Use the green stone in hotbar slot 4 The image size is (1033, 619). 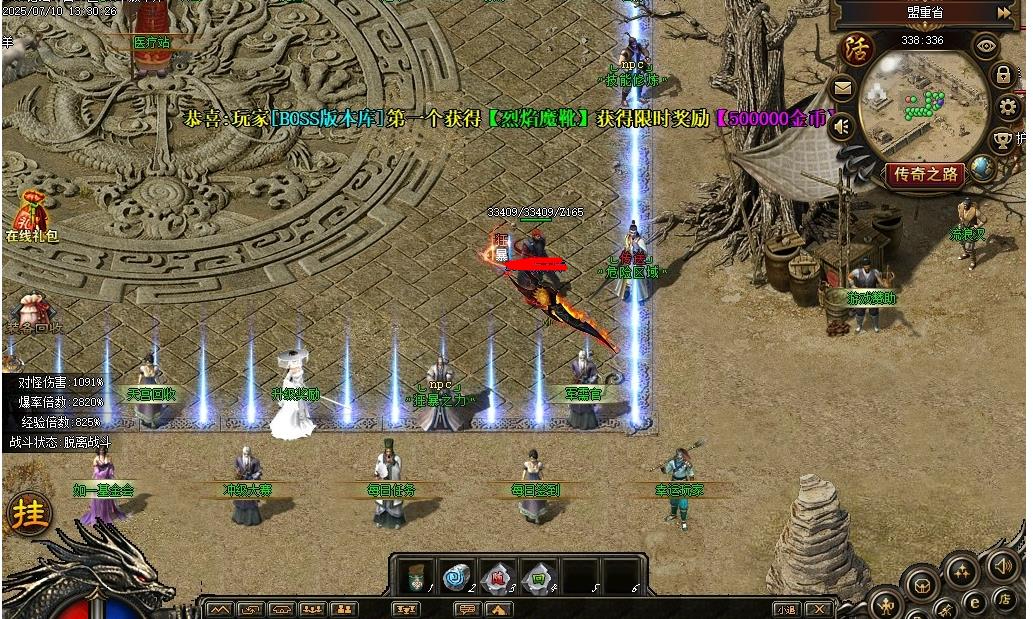click(x=538, y=576)
